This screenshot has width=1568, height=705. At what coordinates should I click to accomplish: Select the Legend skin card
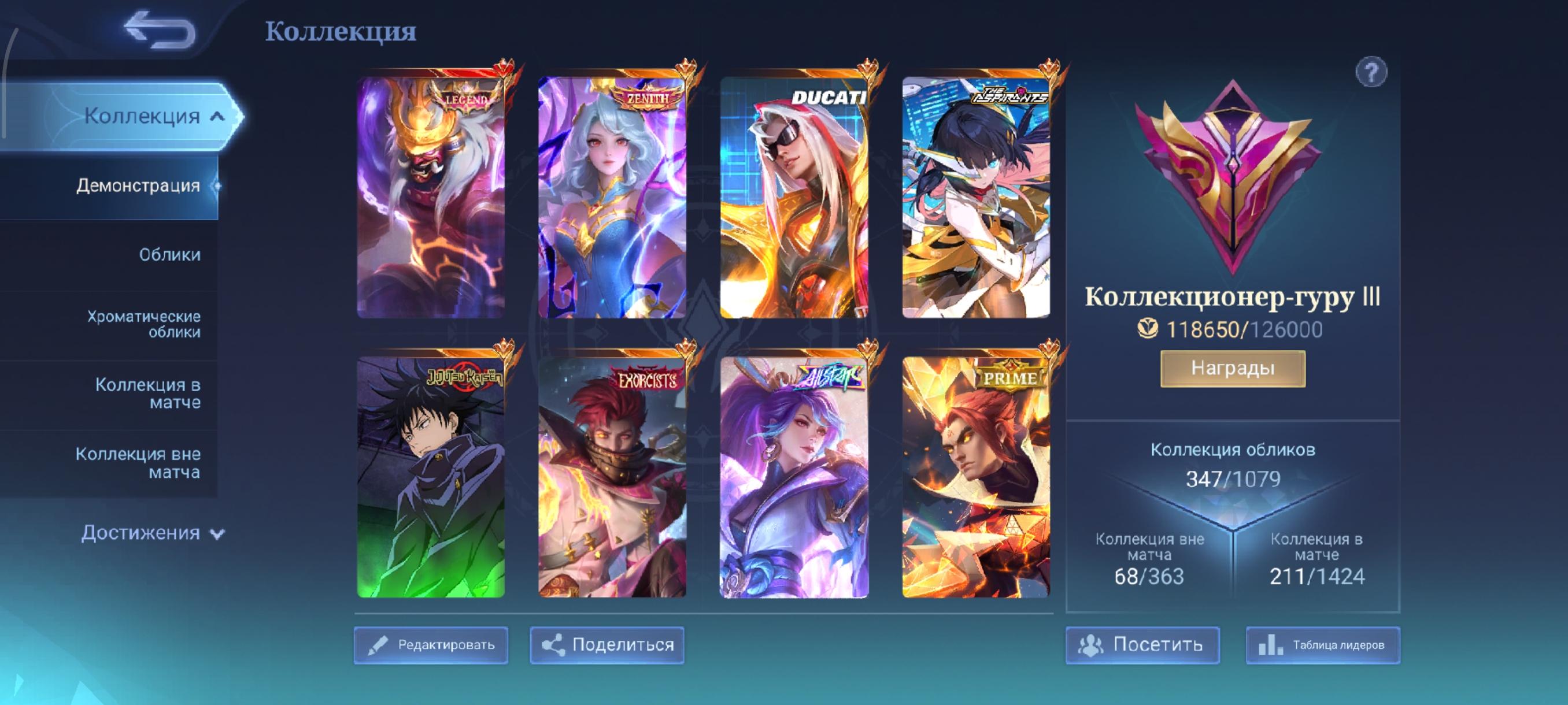coord(430,196)
